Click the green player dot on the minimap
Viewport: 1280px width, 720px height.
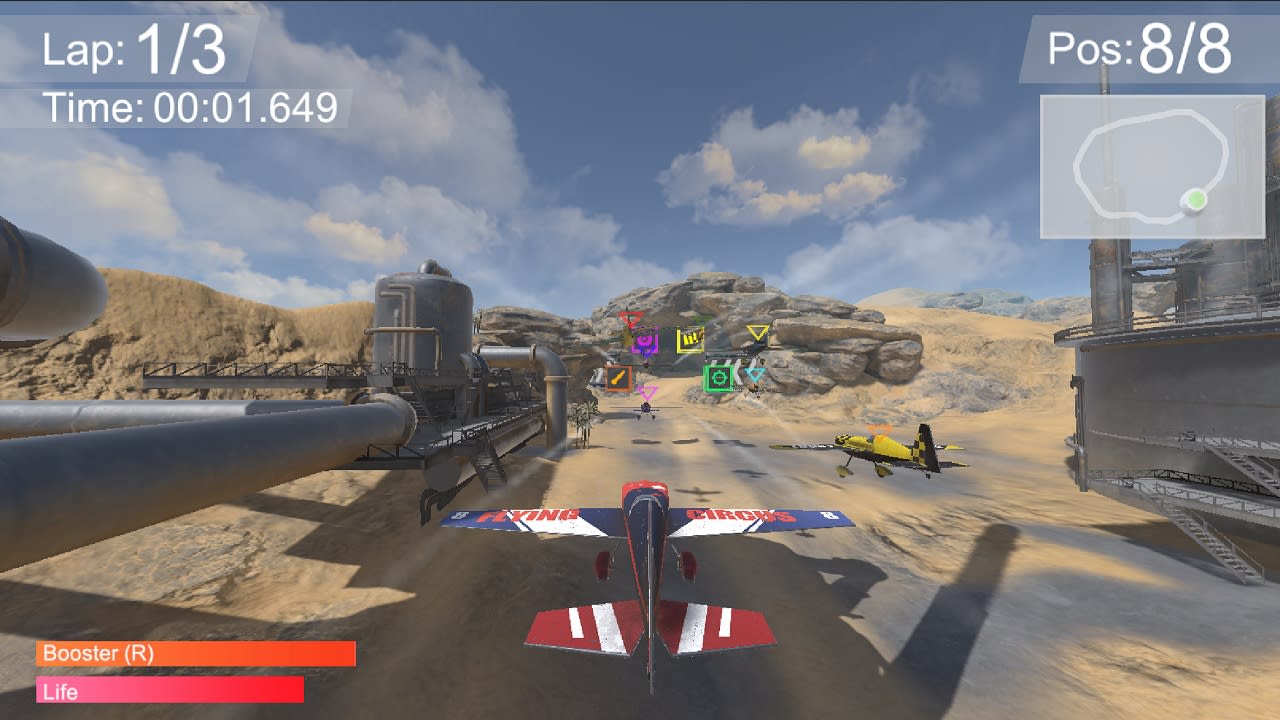tap(1198, 200)
